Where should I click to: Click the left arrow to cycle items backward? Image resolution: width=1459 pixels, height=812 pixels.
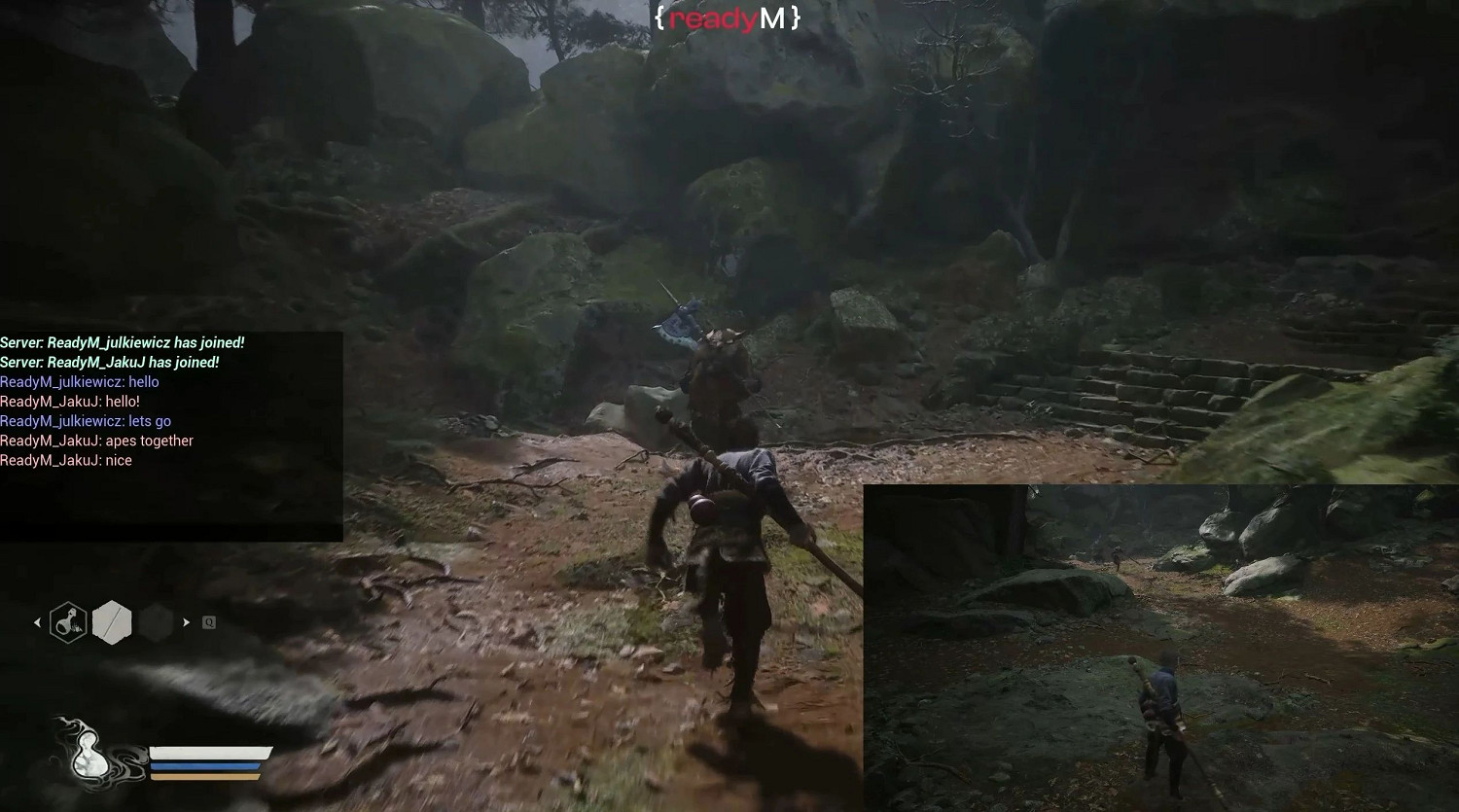click(x=37, y=621)
